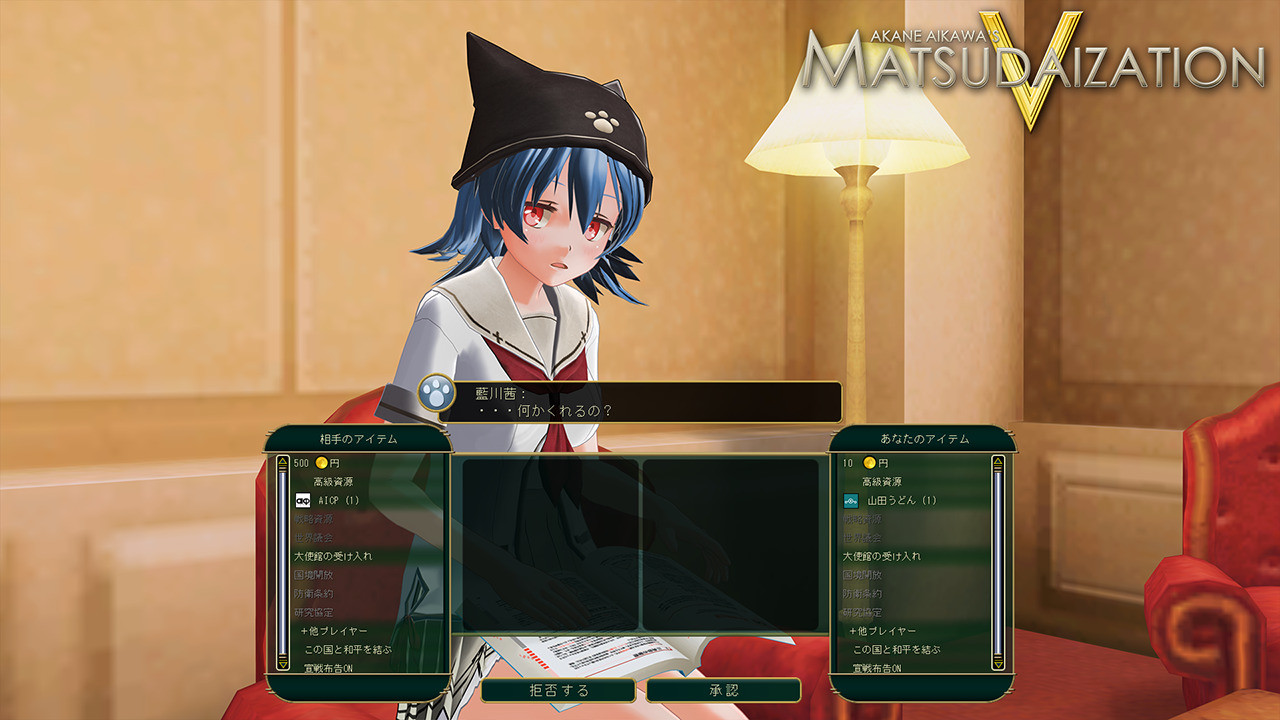Choose この国と和平を結ぶ in your list
The width and height of the screenshot is (1280, 720).
[896, 649]
